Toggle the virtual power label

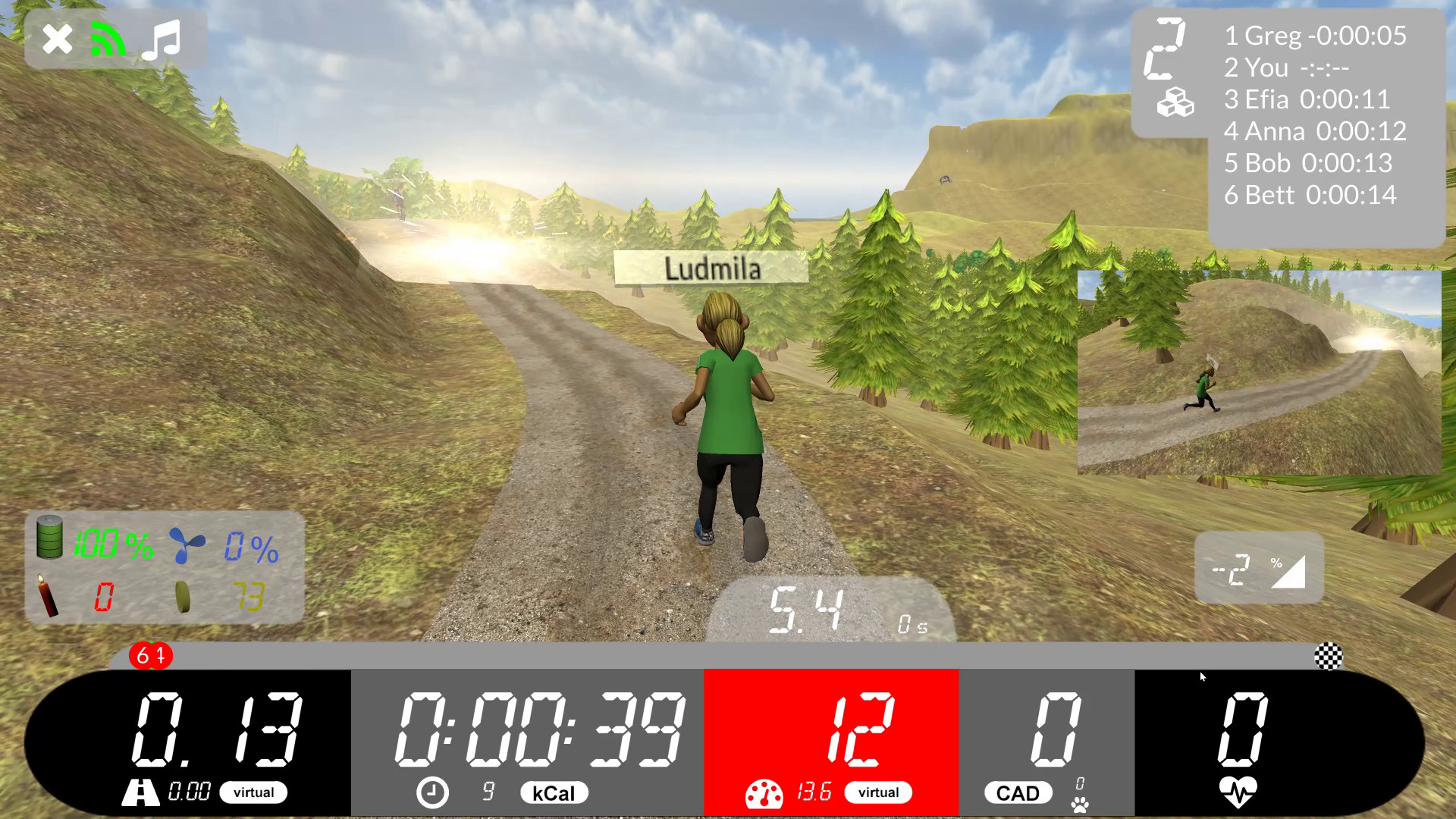pos(878,792)
